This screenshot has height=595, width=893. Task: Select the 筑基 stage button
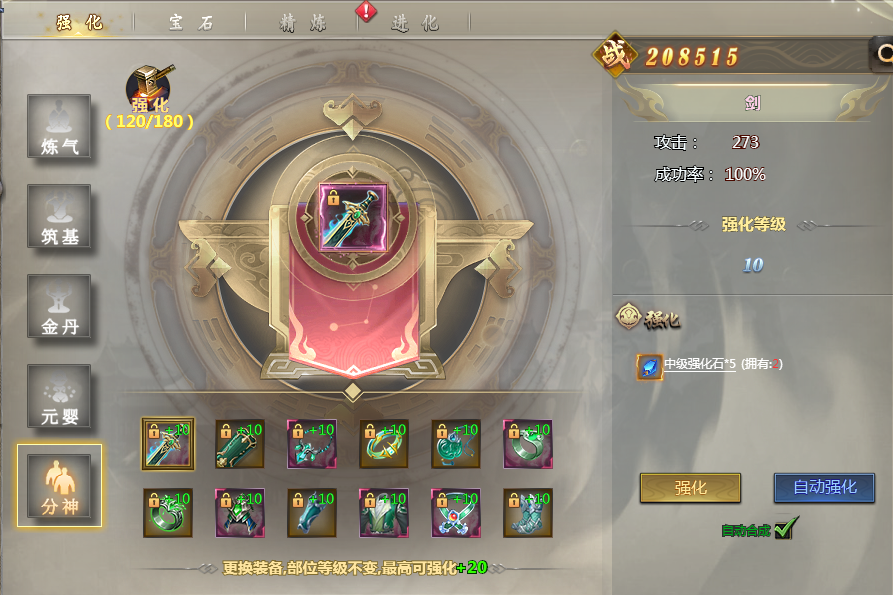(x=59, y=217)
